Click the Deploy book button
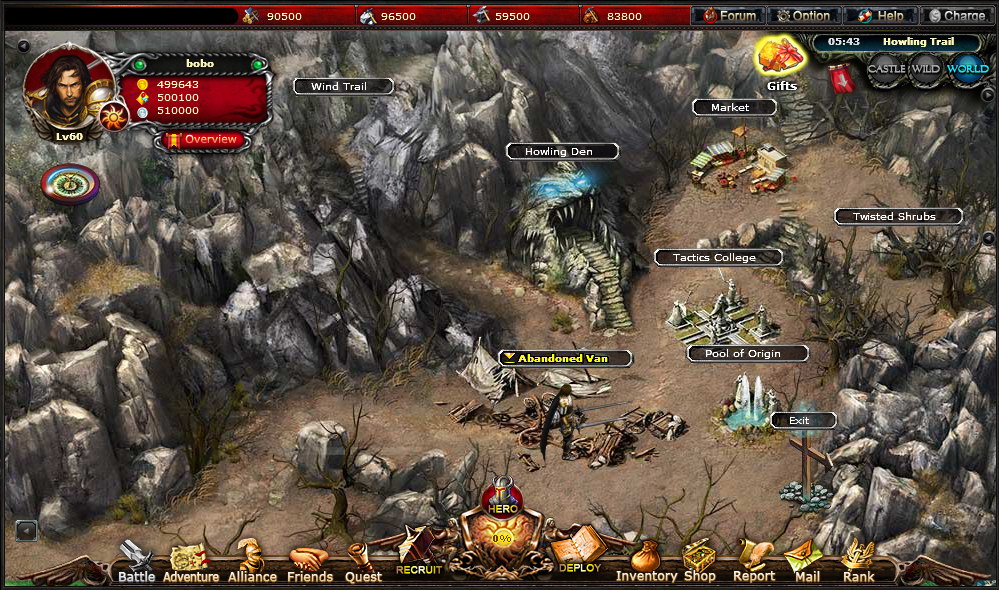The width and height of the screenshot is (999, 590). tap(578, 551)
